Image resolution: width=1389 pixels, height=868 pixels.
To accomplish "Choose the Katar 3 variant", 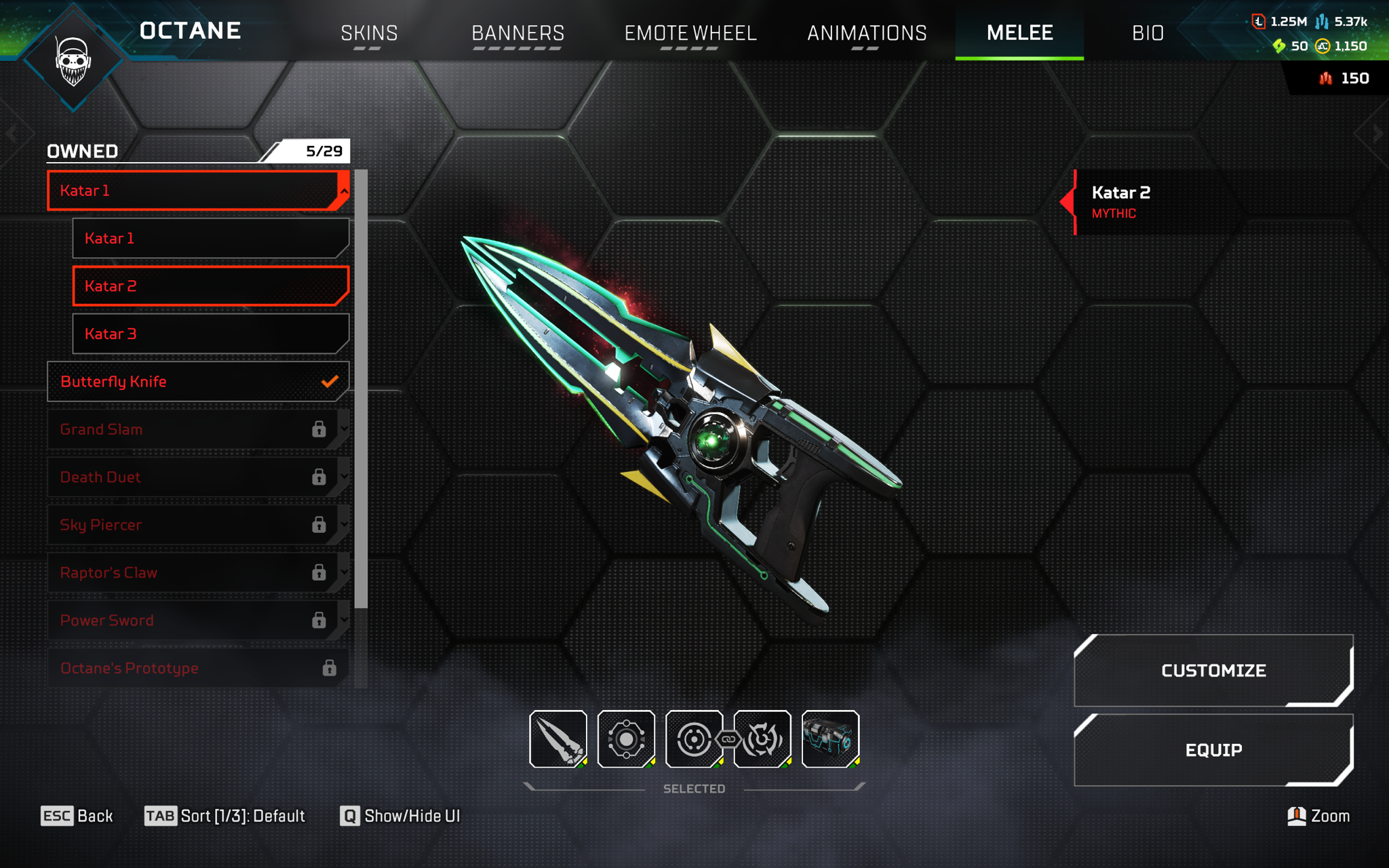I will click(x=210, y=334).
